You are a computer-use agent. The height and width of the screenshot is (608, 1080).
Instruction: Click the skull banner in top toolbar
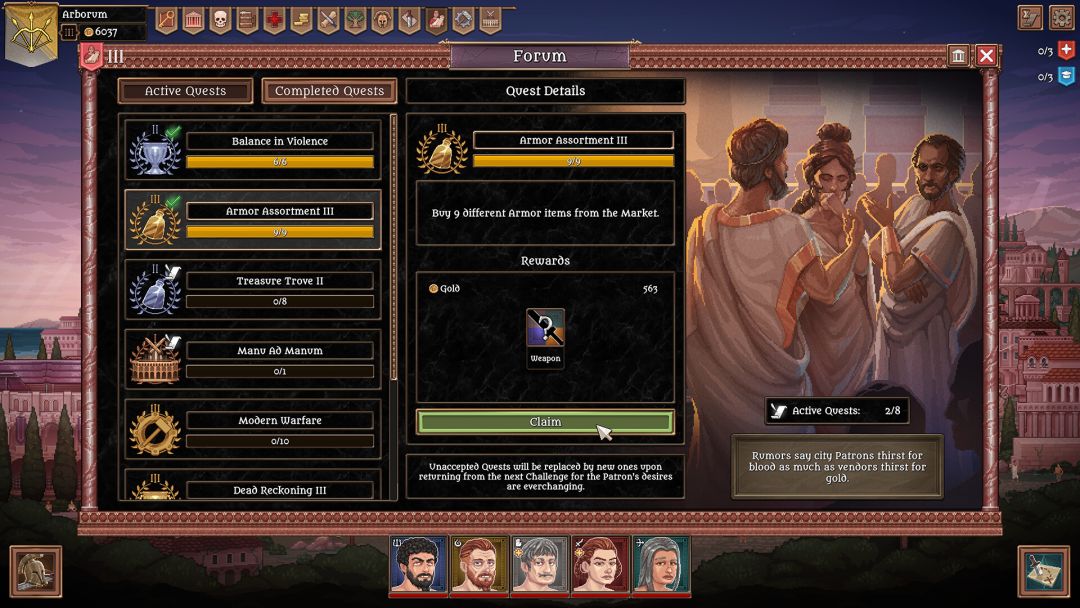pyautogui.click(x=220, y=19)
